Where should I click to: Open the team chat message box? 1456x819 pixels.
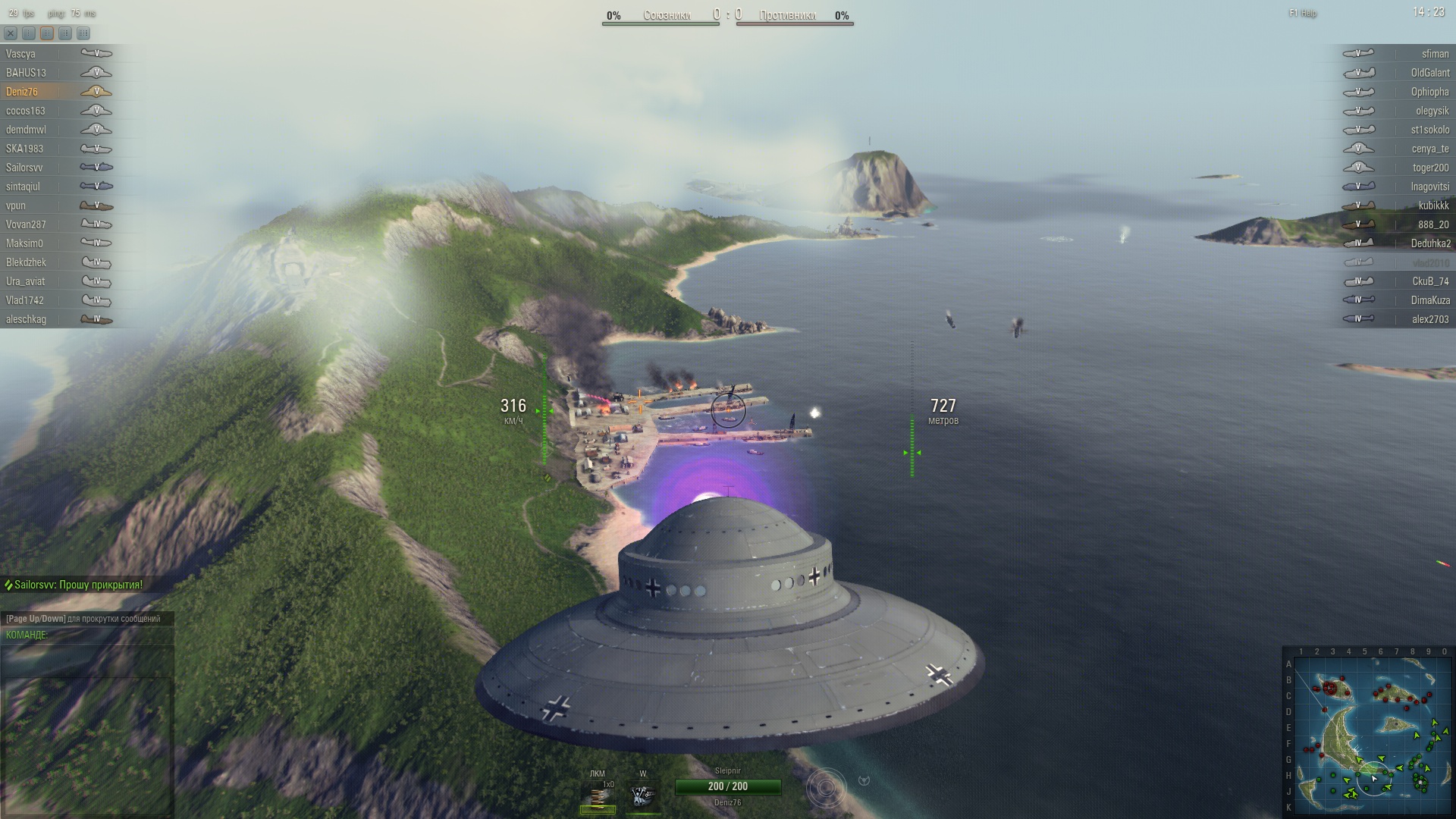87,659
